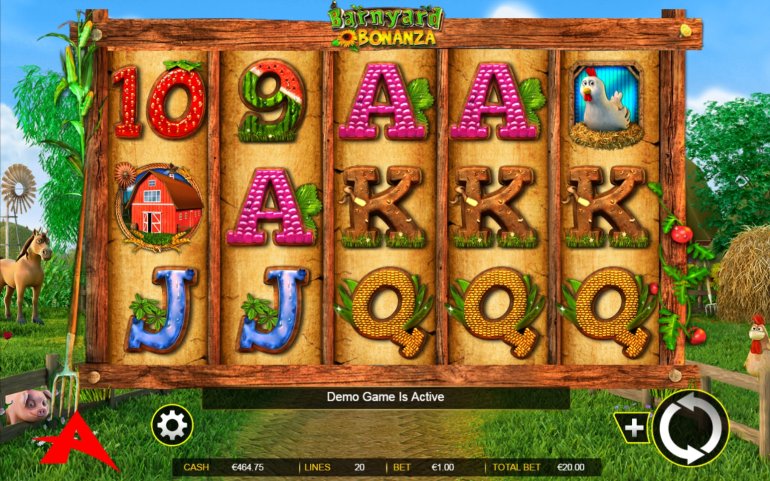Spin the reels with the circular arrow button
Screen dimensions: 770x481
tap(690, 427)
